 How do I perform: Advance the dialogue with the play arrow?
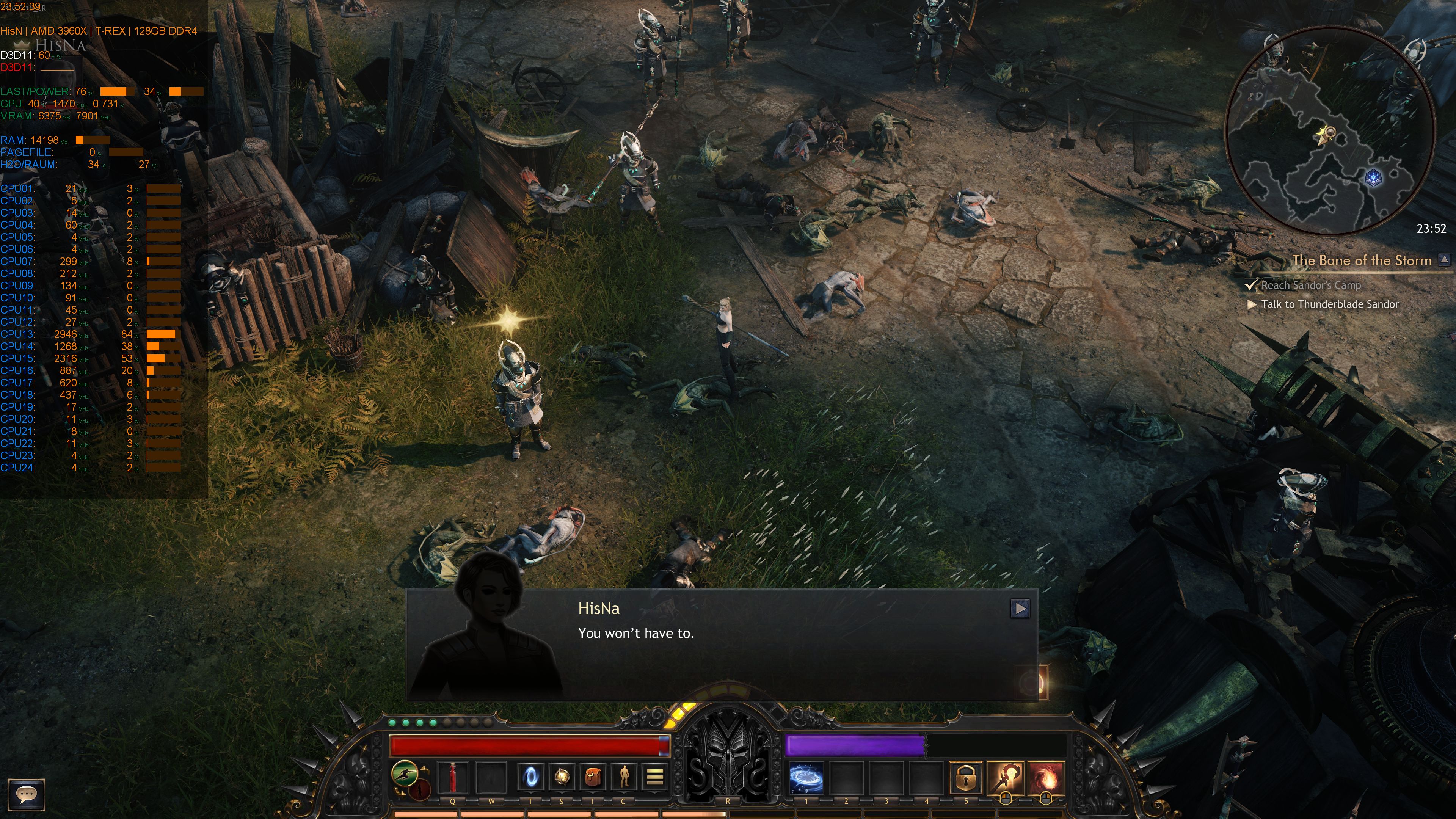1020,608
